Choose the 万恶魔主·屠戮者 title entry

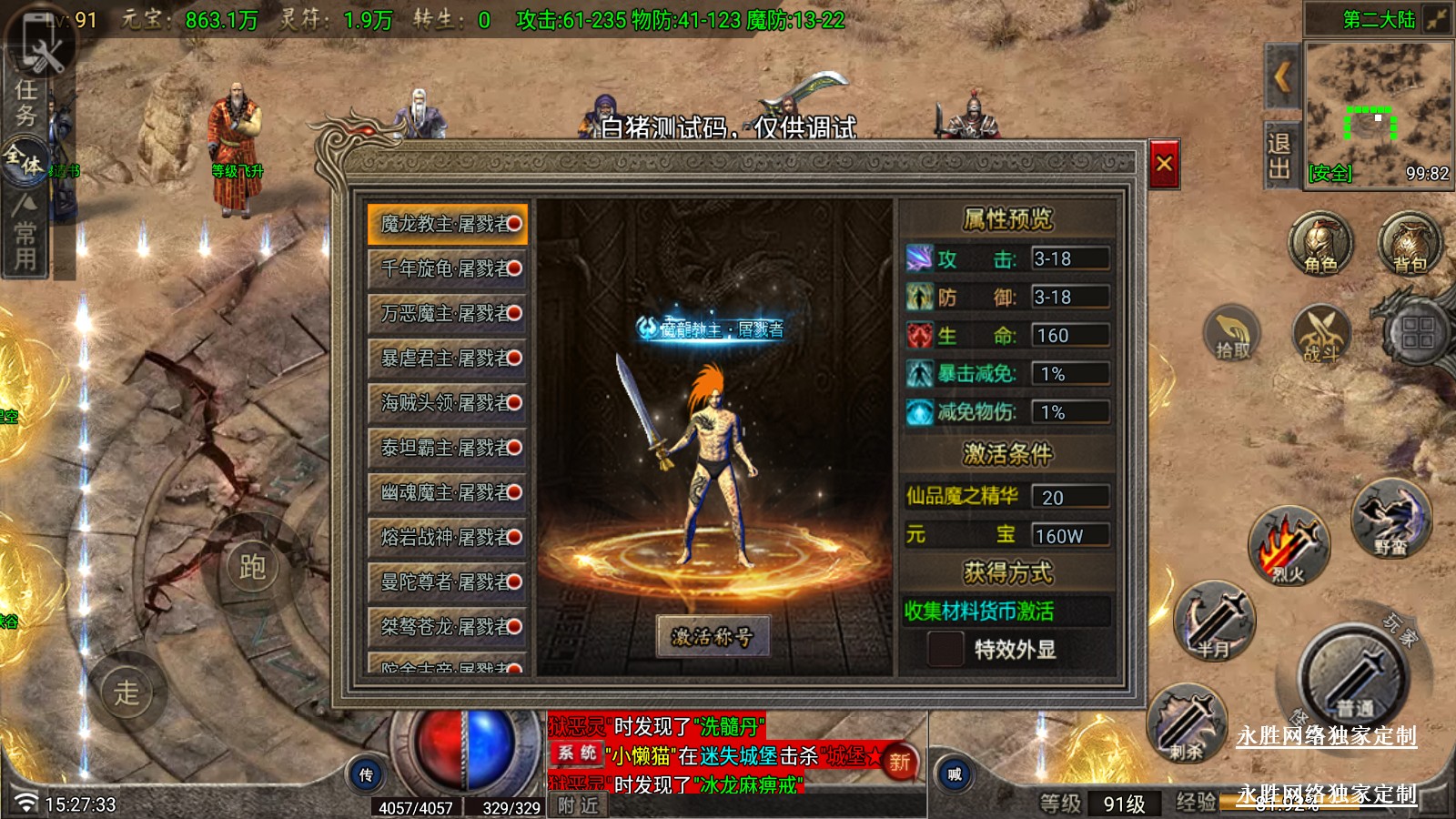(448, 313)
